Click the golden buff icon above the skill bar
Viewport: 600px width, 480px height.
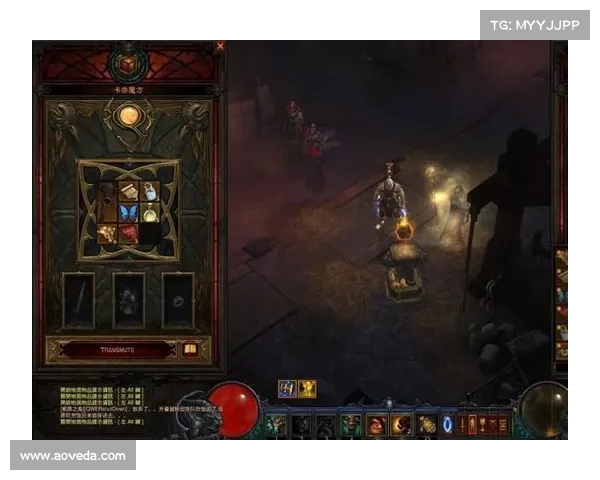pyautogui.click(x=307, y=389)
